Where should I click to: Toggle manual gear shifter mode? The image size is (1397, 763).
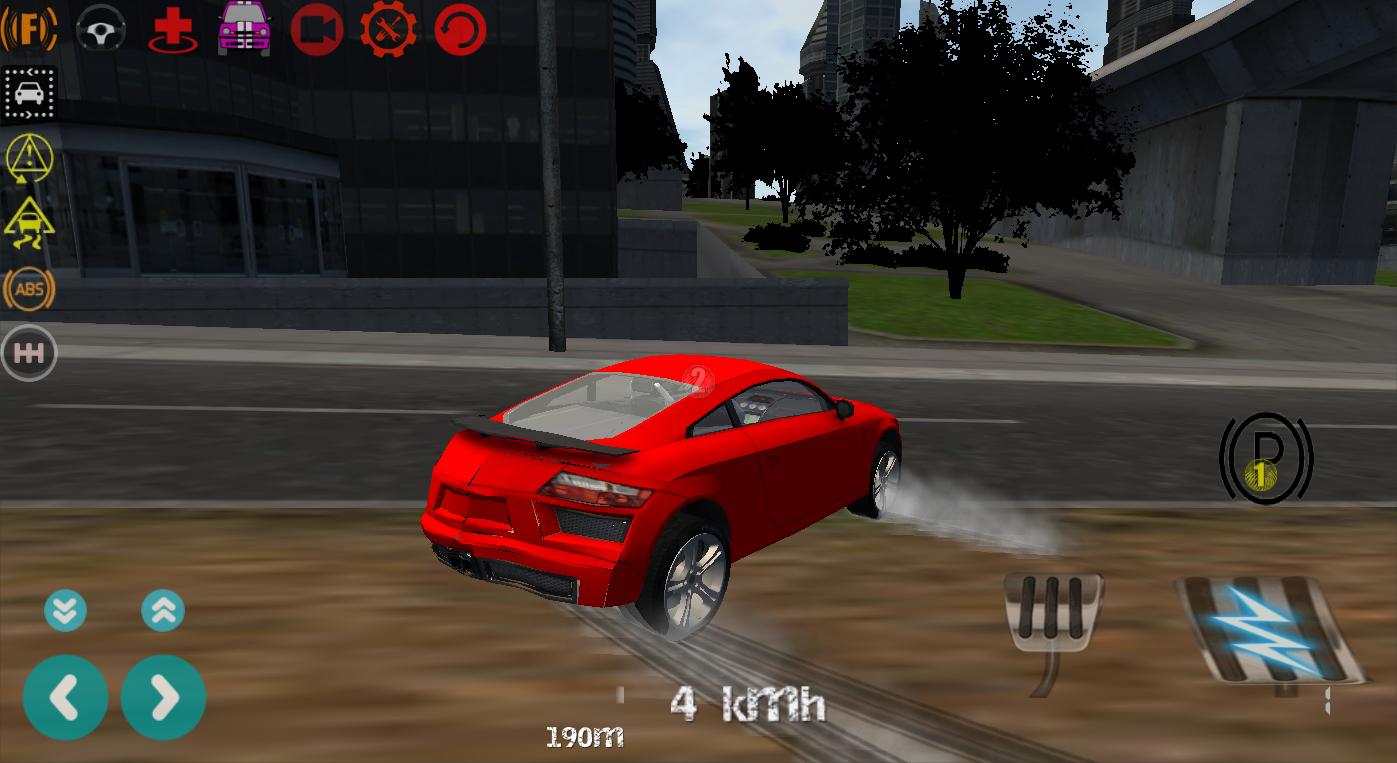pos(29,352)
